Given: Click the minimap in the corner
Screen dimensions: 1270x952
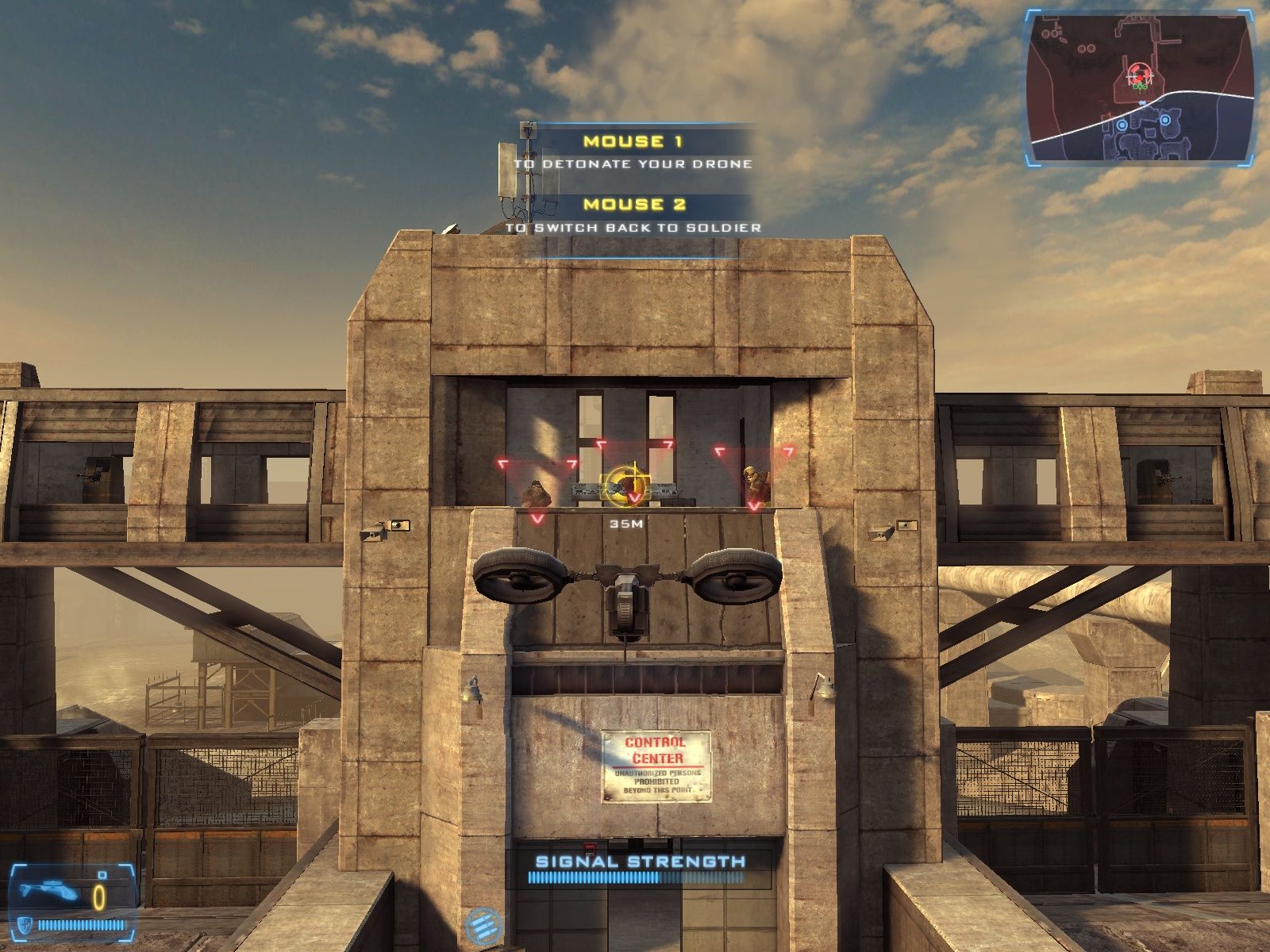Looking at the screenshot, I should click(x=1141, y=88).
